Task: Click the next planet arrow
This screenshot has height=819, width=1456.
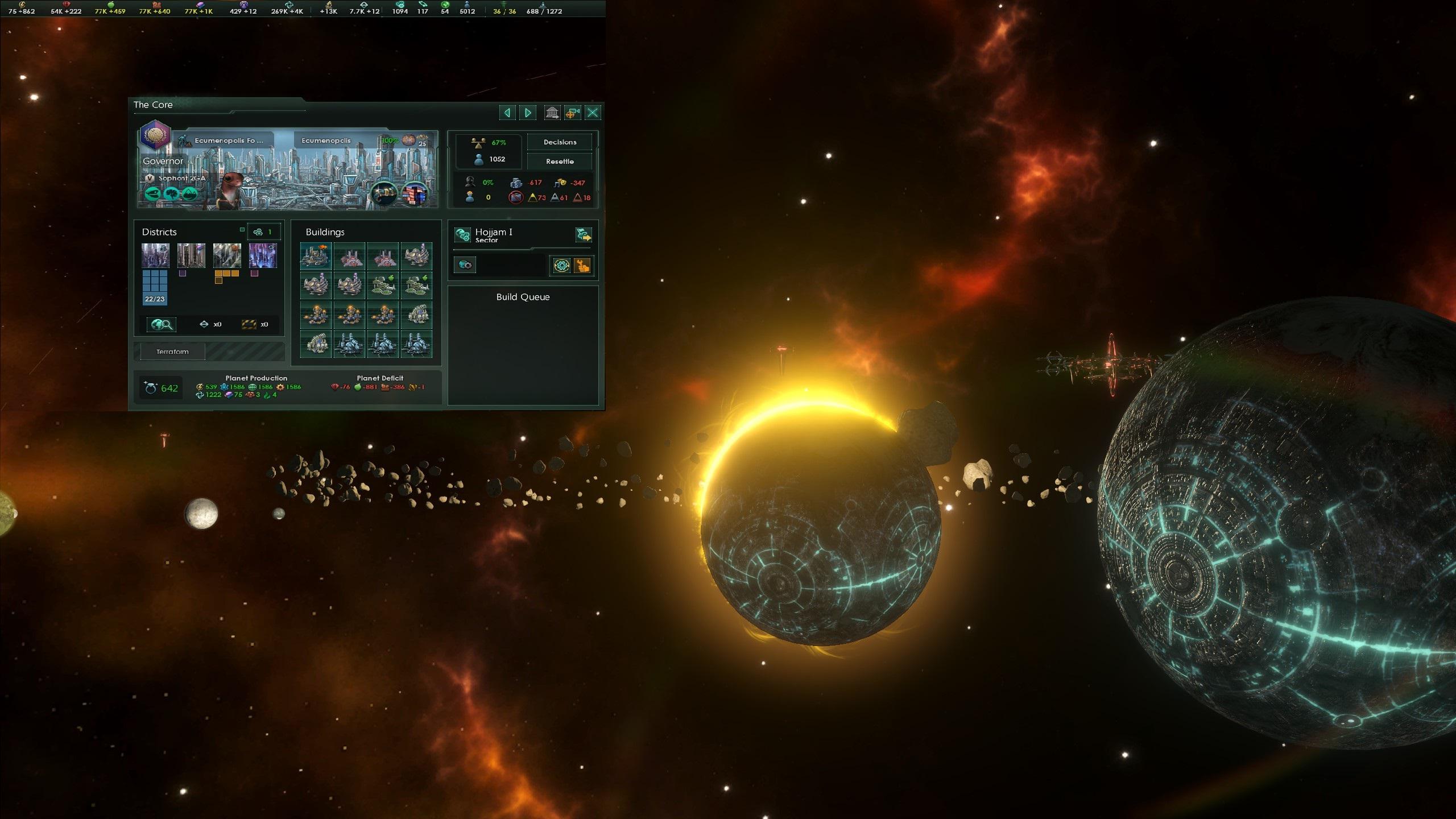Action: point(527,113)
